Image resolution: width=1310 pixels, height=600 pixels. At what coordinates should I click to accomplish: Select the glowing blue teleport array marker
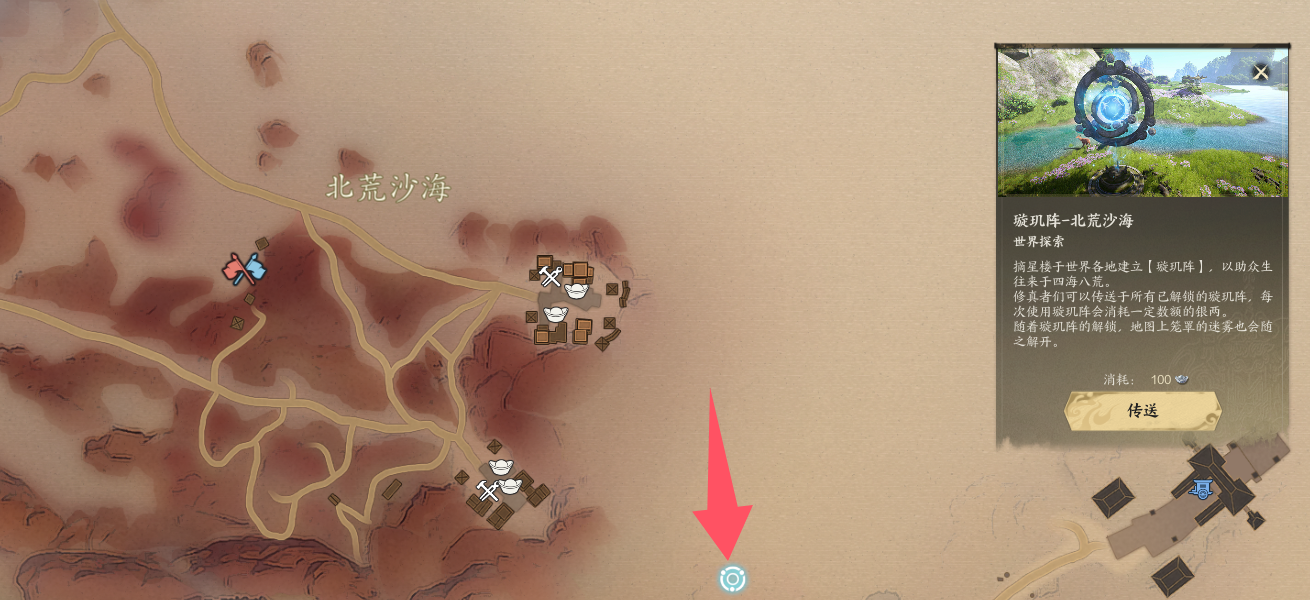pyautogui.click(x=732, y=578)
